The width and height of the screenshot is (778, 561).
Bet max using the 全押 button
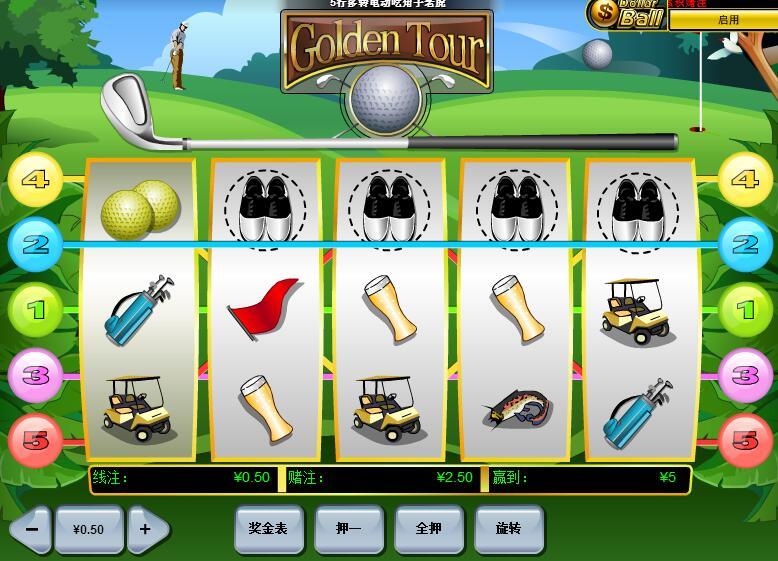429,528
